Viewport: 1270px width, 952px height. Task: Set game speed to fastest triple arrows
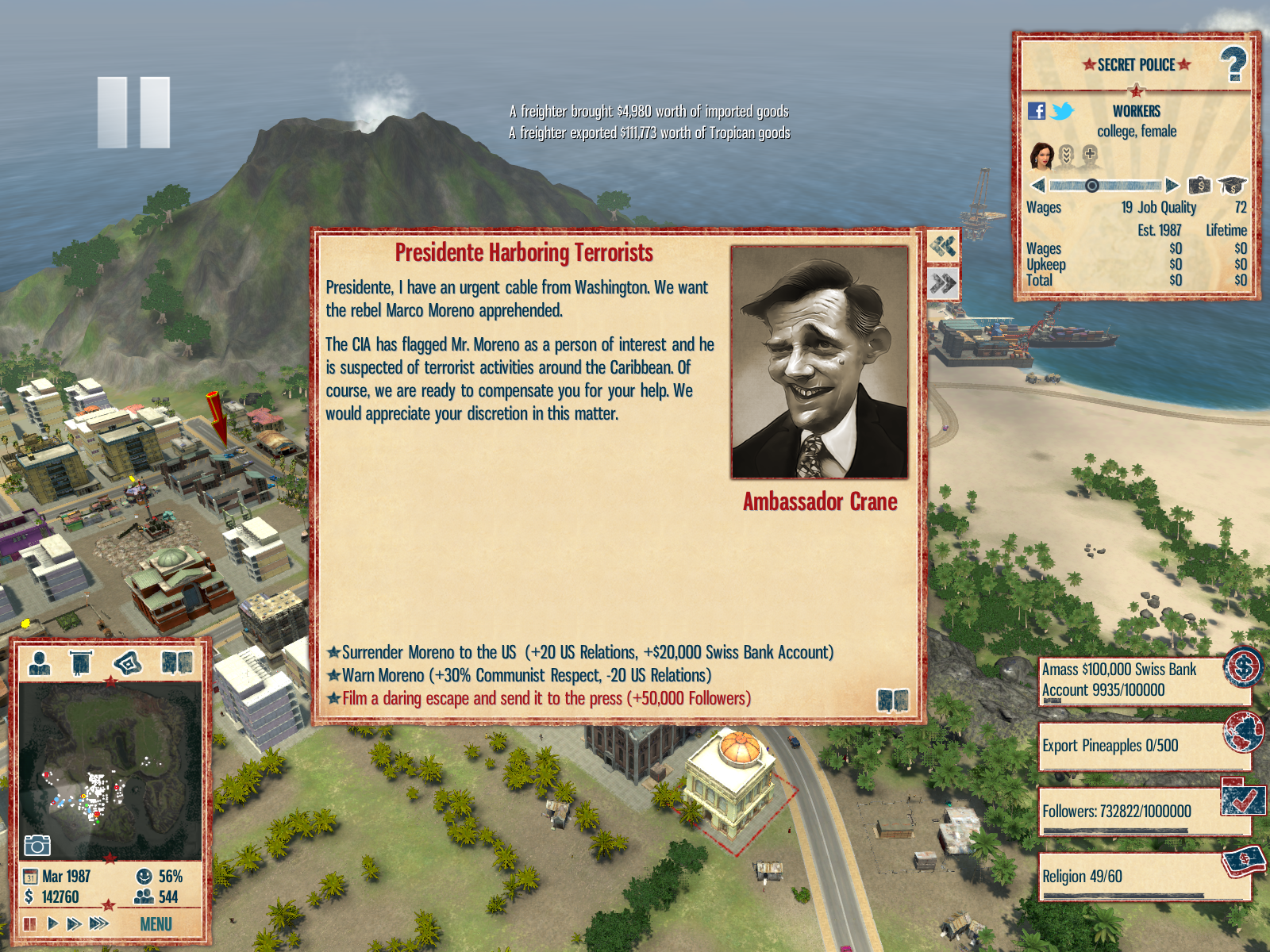point(99,923)
